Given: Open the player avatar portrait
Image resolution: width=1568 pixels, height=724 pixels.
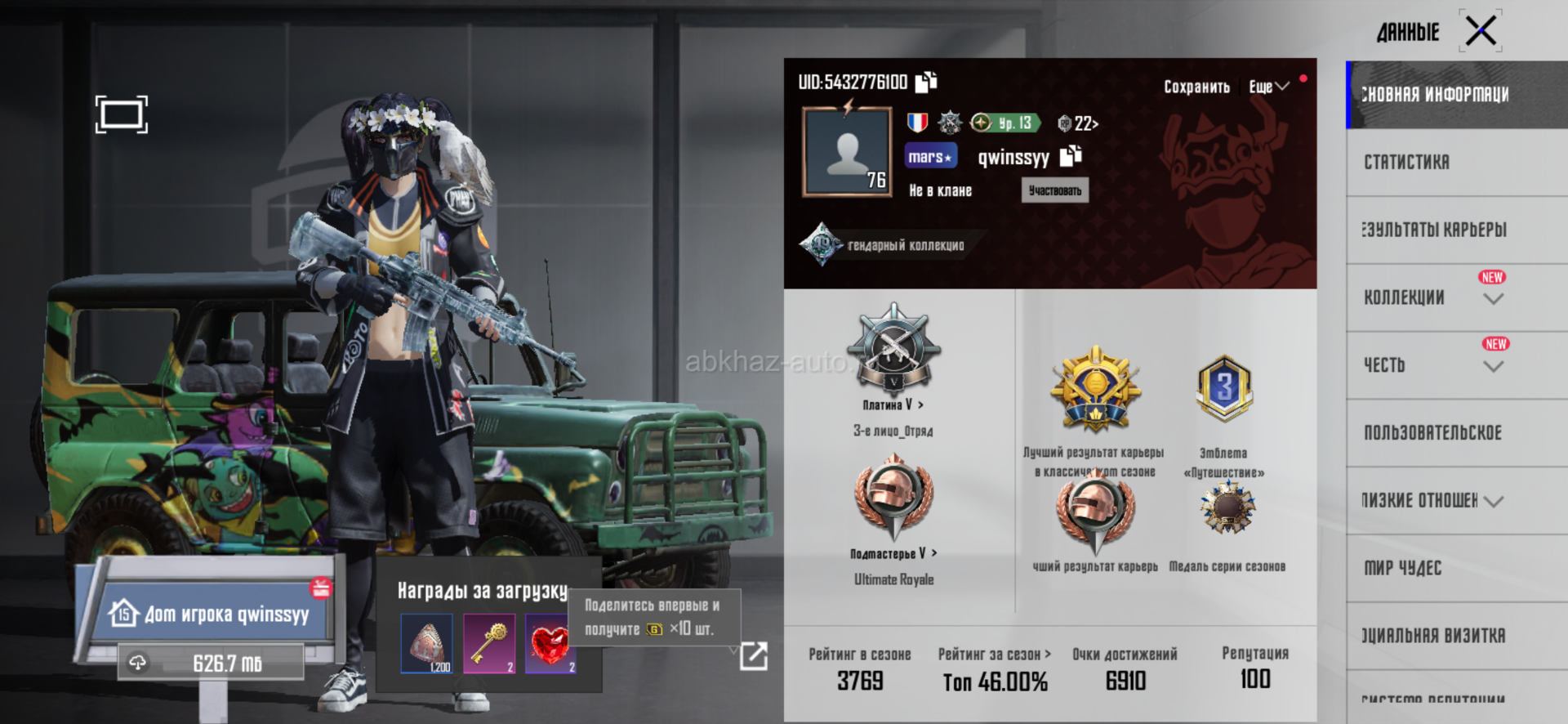Looking at the screenshot, I should coord(847,153).
